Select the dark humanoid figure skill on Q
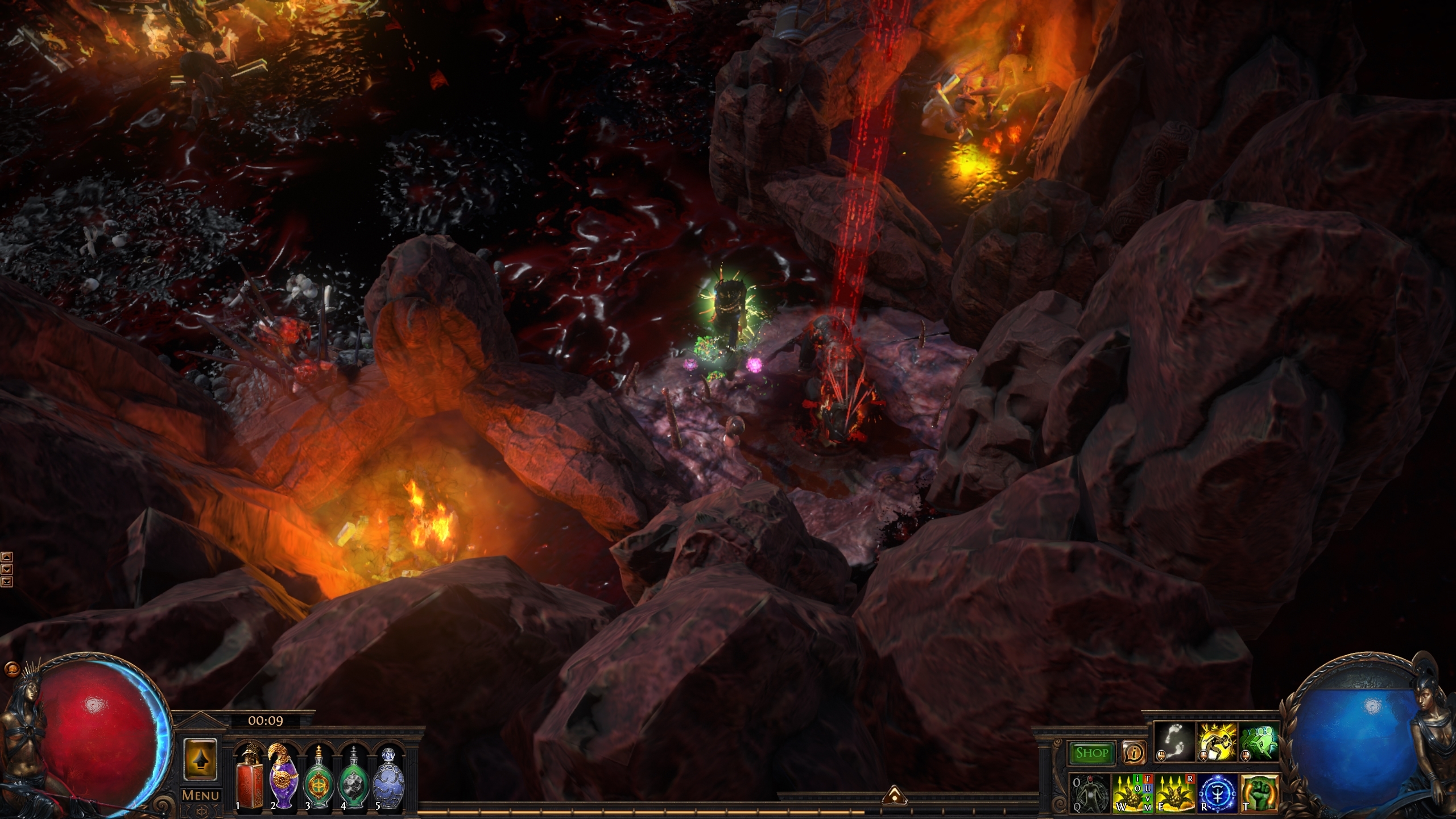The image size is (1456, 819). (1090, 793)
